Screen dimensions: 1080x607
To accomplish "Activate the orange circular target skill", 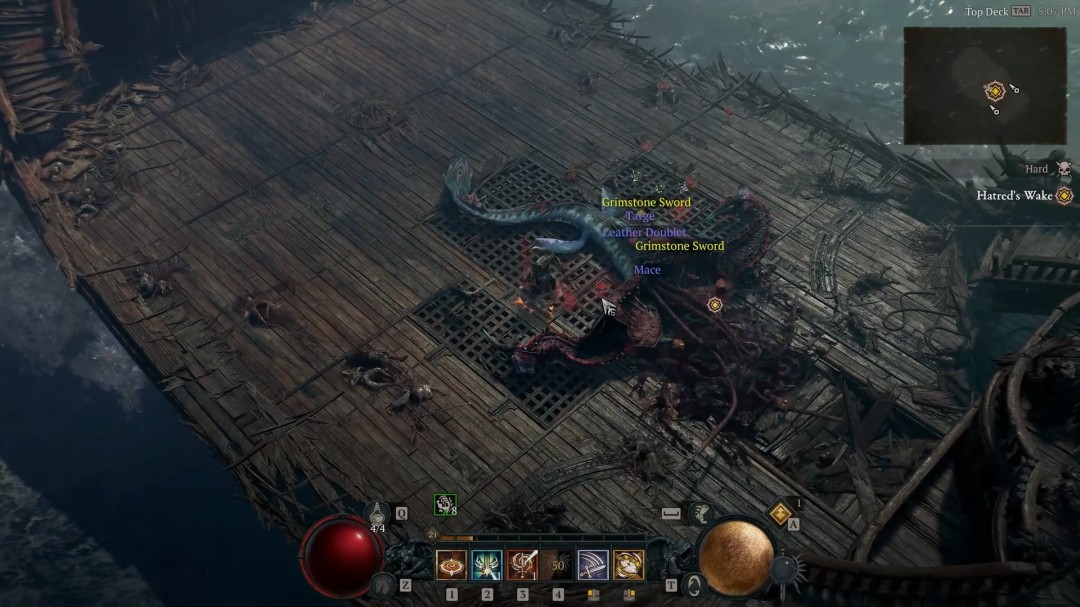I will point(451,565).
